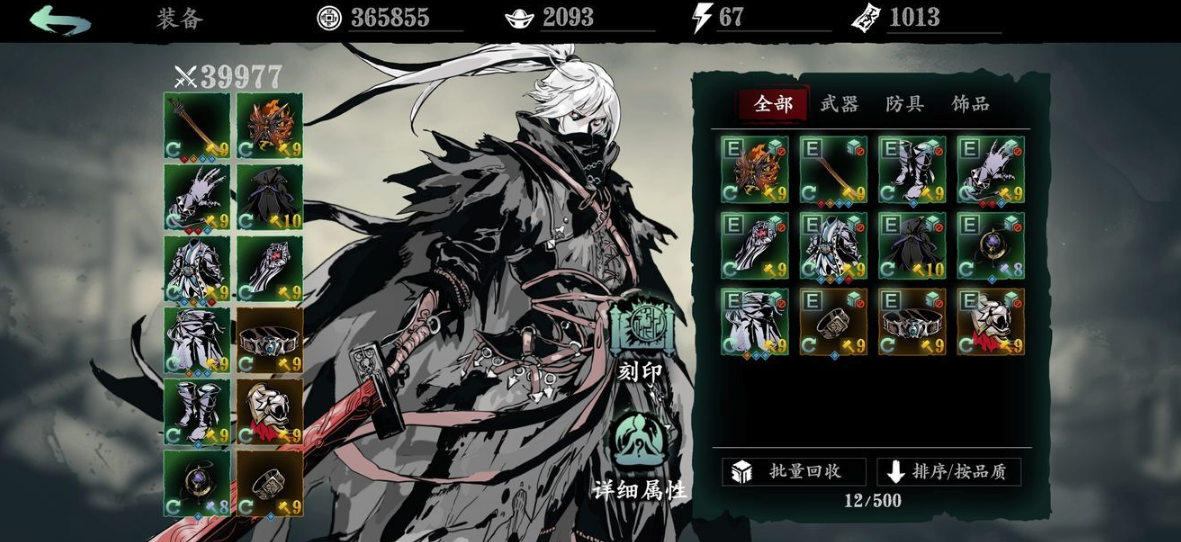The width and height of the screenshot is (1181, 542).
Task: Change sorting with 排序/按品质 button
Action: 948,472
